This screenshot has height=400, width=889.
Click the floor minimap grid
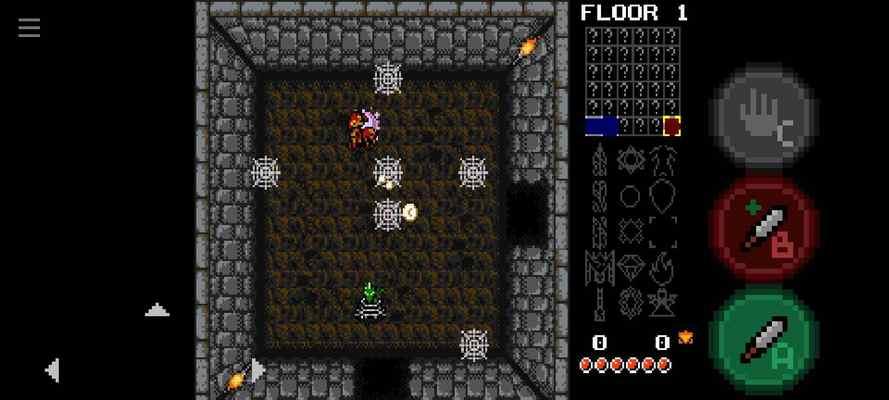632,80
